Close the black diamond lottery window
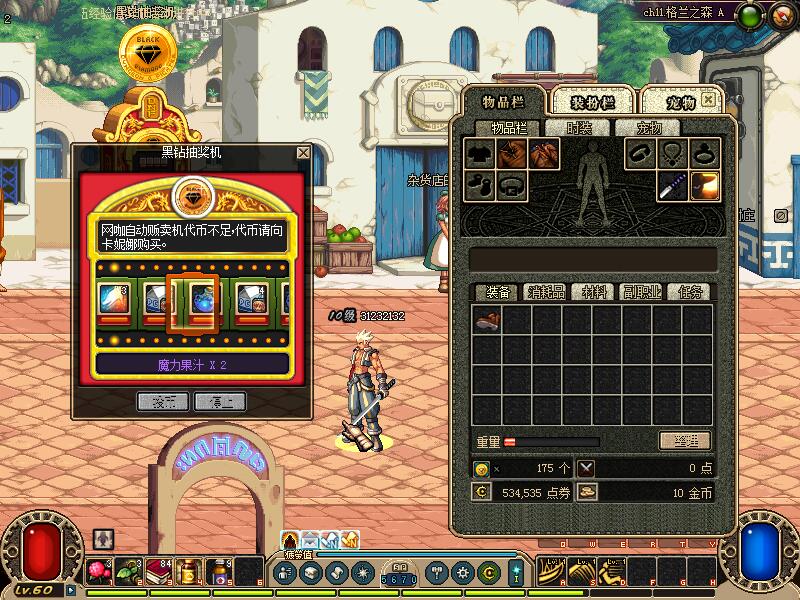This screenshot has width=800, height=600. pos(303,153)
